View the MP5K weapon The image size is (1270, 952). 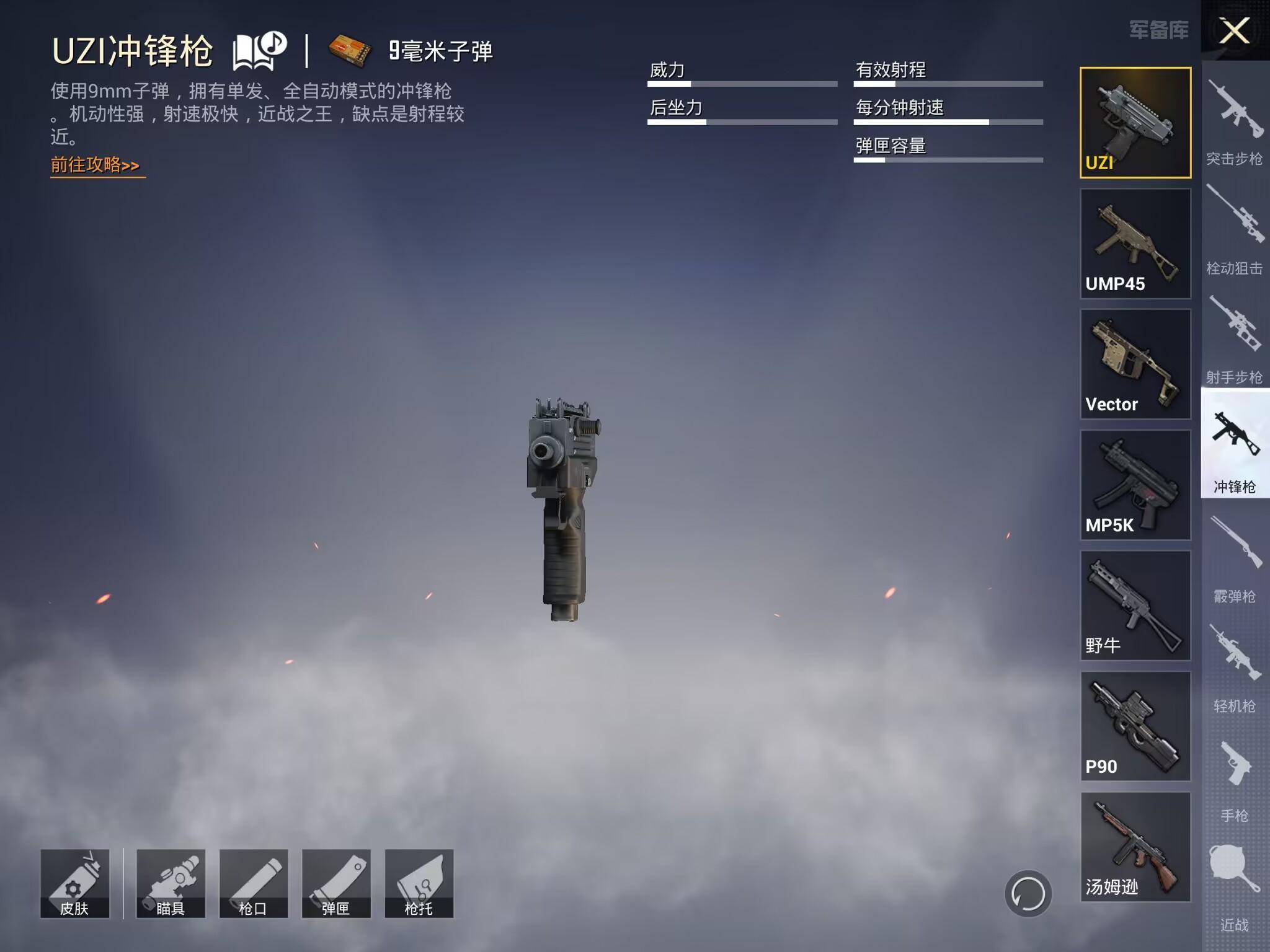click(x=1135, y=485)
